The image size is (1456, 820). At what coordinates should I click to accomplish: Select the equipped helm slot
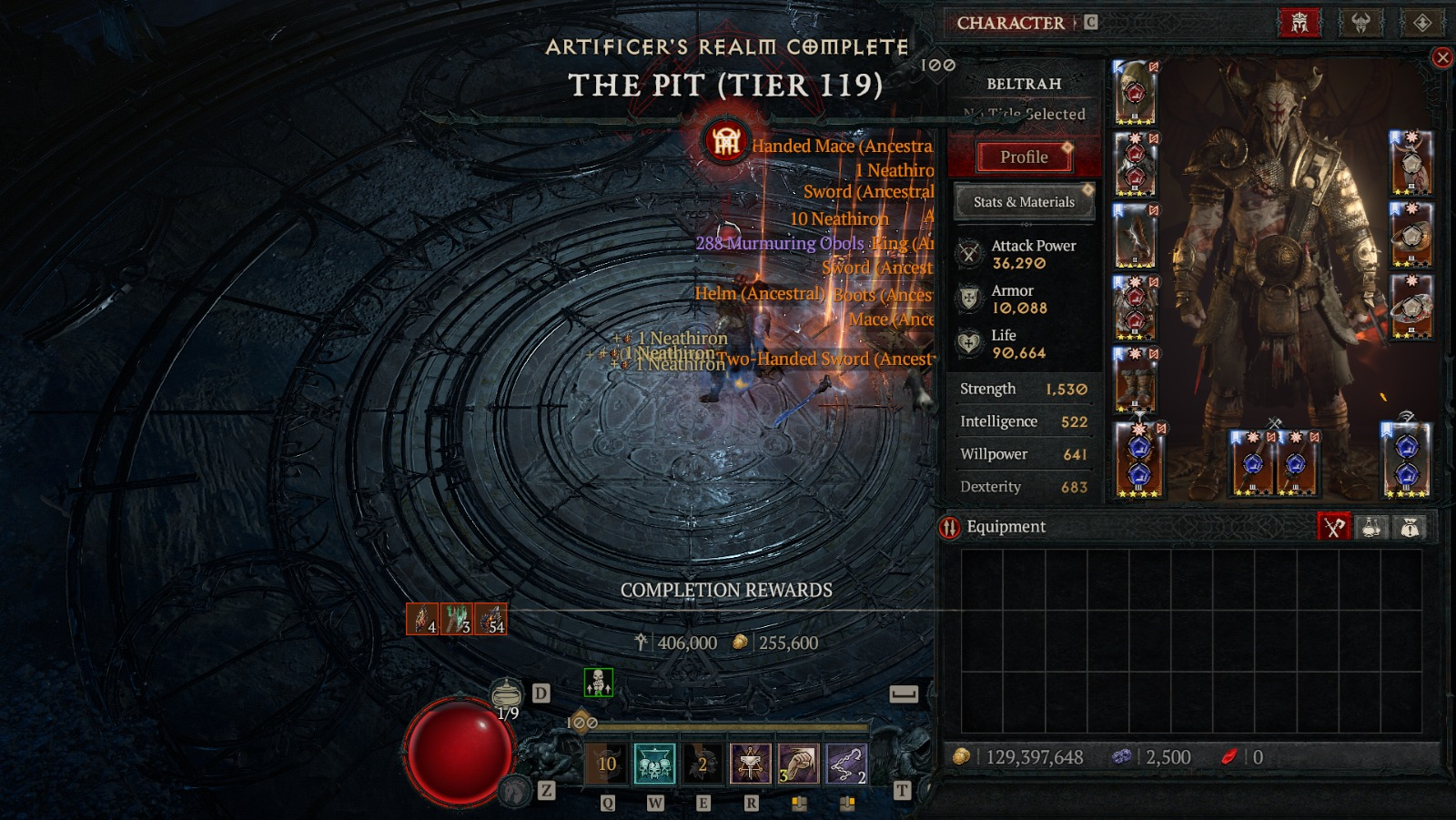(x=1135, y=93)
